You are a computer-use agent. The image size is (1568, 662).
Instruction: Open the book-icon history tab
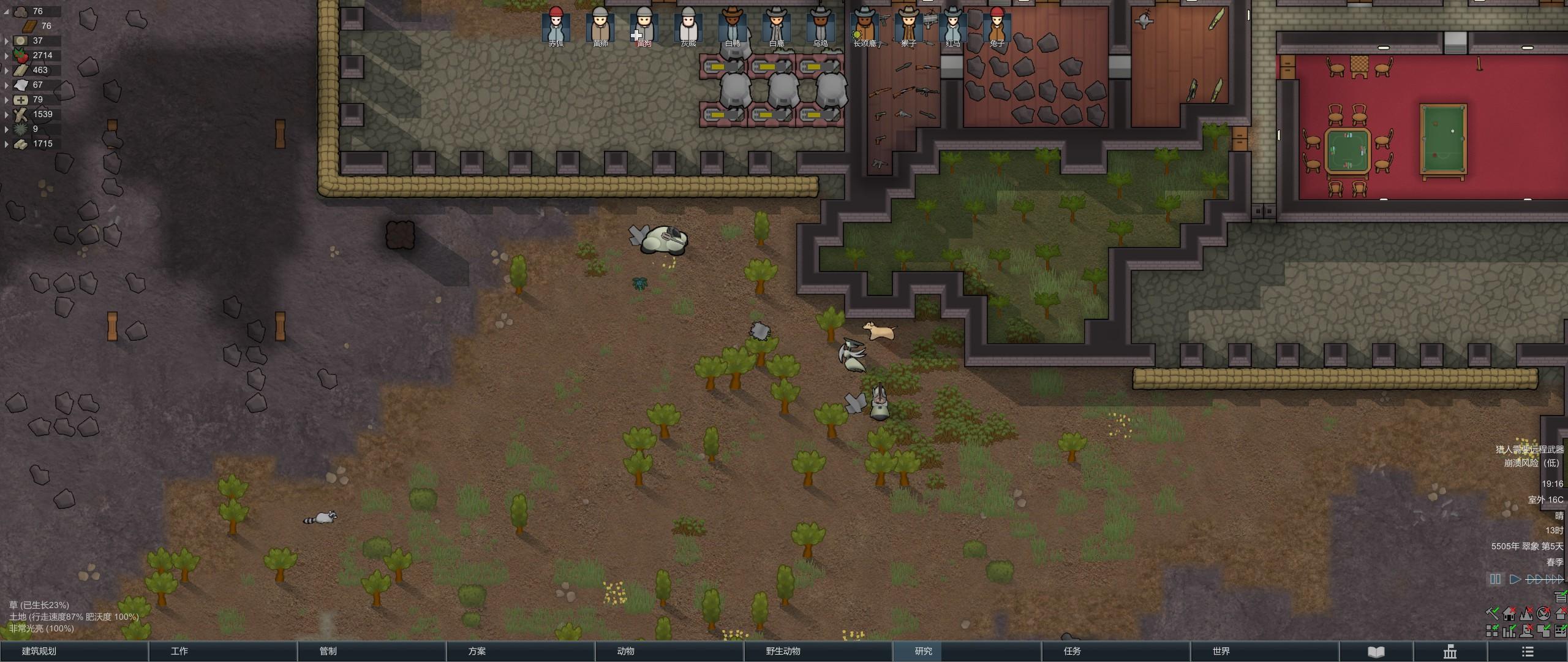[x=1376, y=652]
